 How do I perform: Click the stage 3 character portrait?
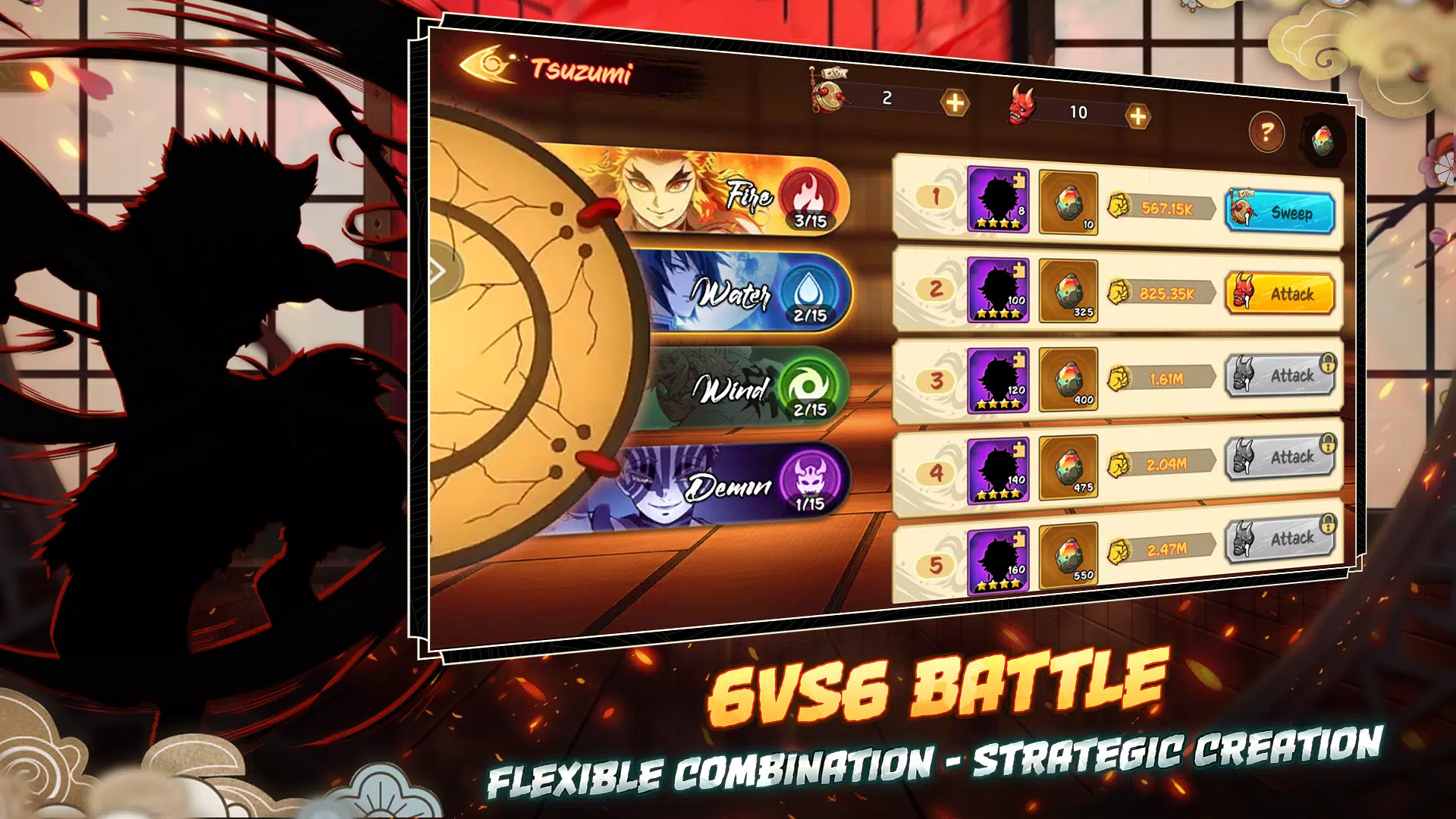tap(996, 379)
